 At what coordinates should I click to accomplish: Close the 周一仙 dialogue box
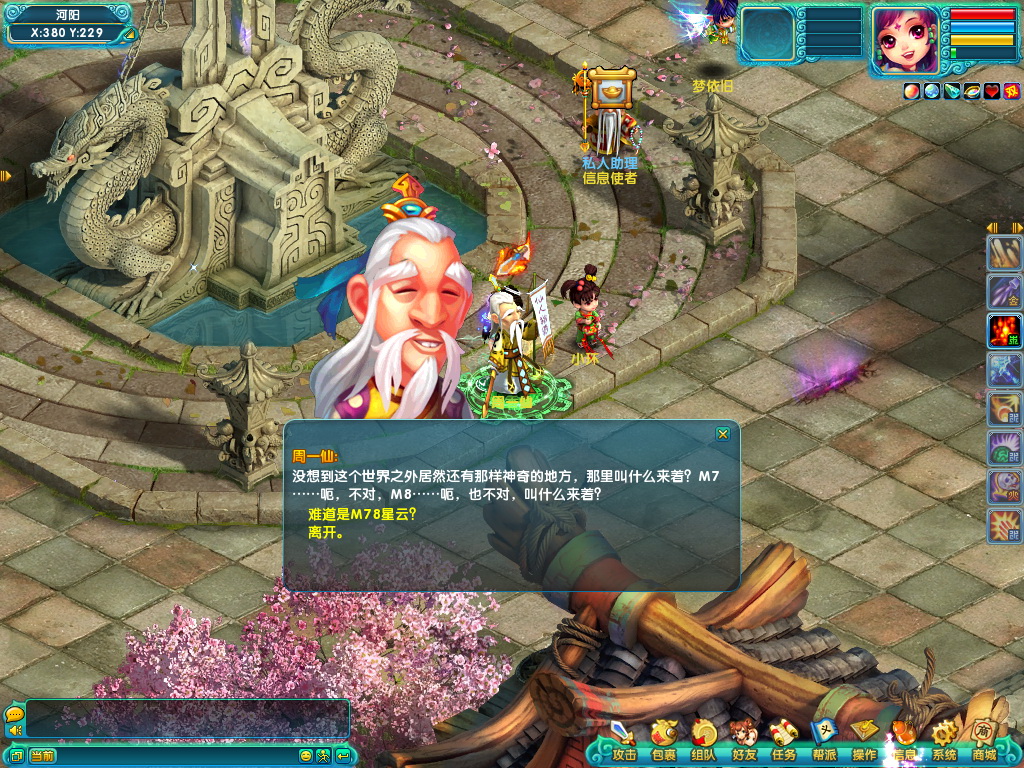pos(723,434)
